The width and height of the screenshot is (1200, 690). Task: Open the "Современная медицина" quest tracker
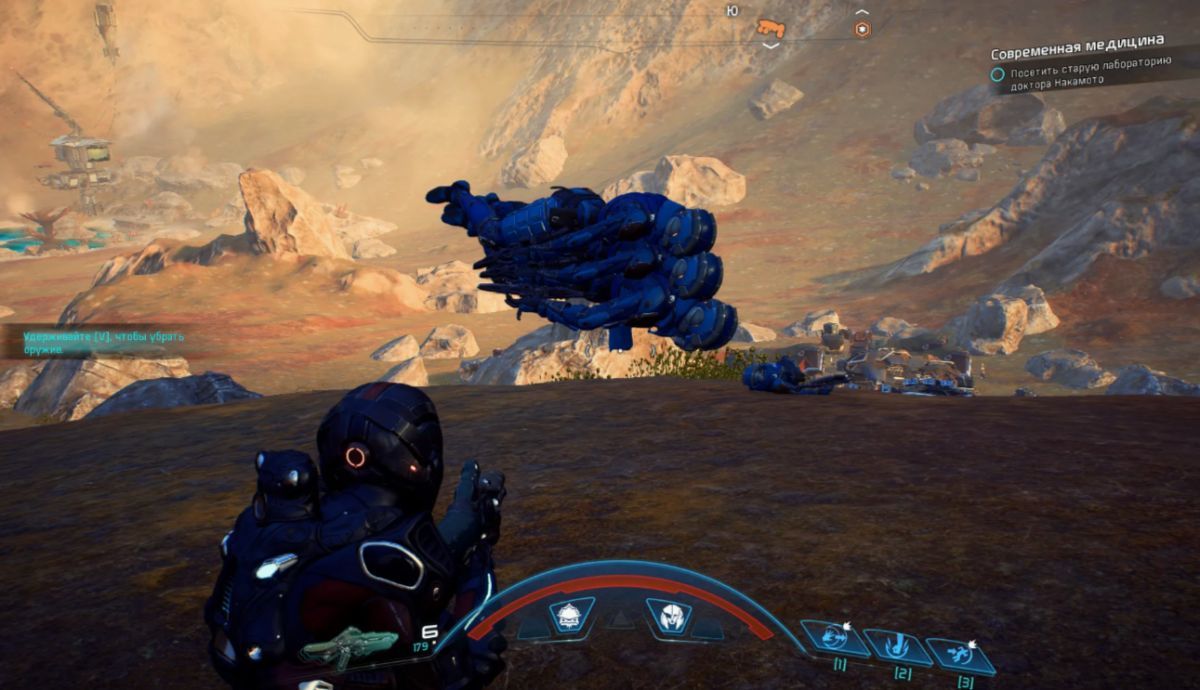[x=1076, y=42]
